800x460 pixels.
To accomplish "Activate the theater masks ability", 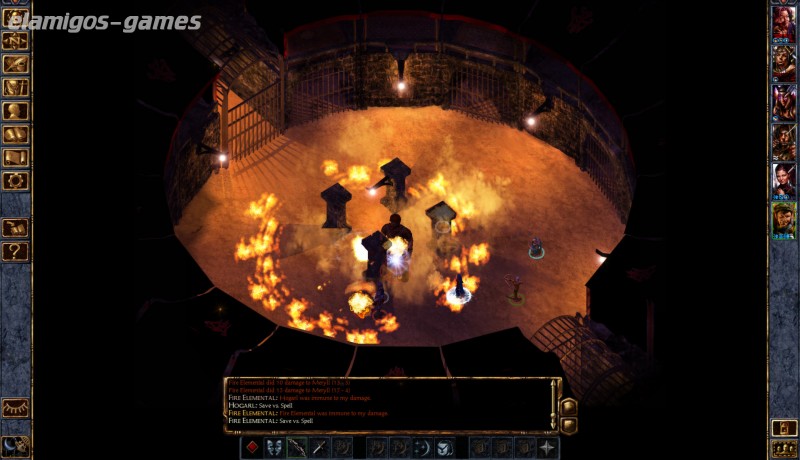I will click(x=274, y=447).
